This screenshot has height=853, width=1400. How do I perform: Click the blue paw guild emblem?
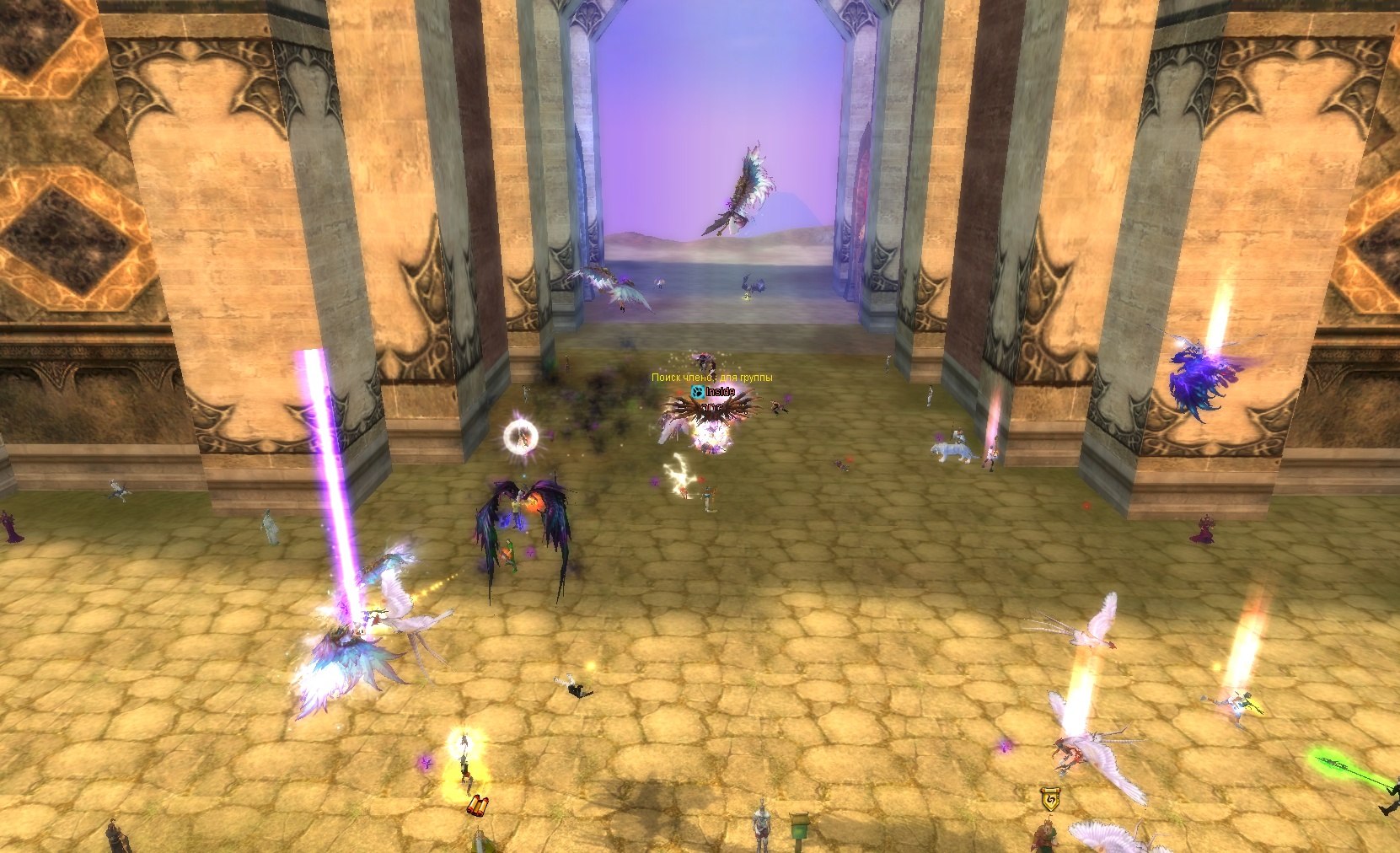tap(696, 392)
